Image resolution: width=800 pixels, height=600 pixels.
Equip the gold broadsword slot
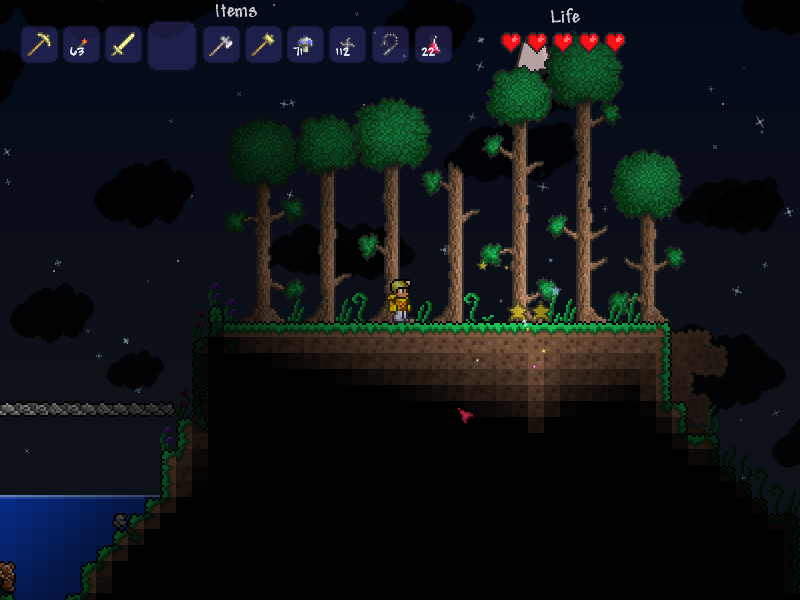pyautogui.click(x=122, y=45)
